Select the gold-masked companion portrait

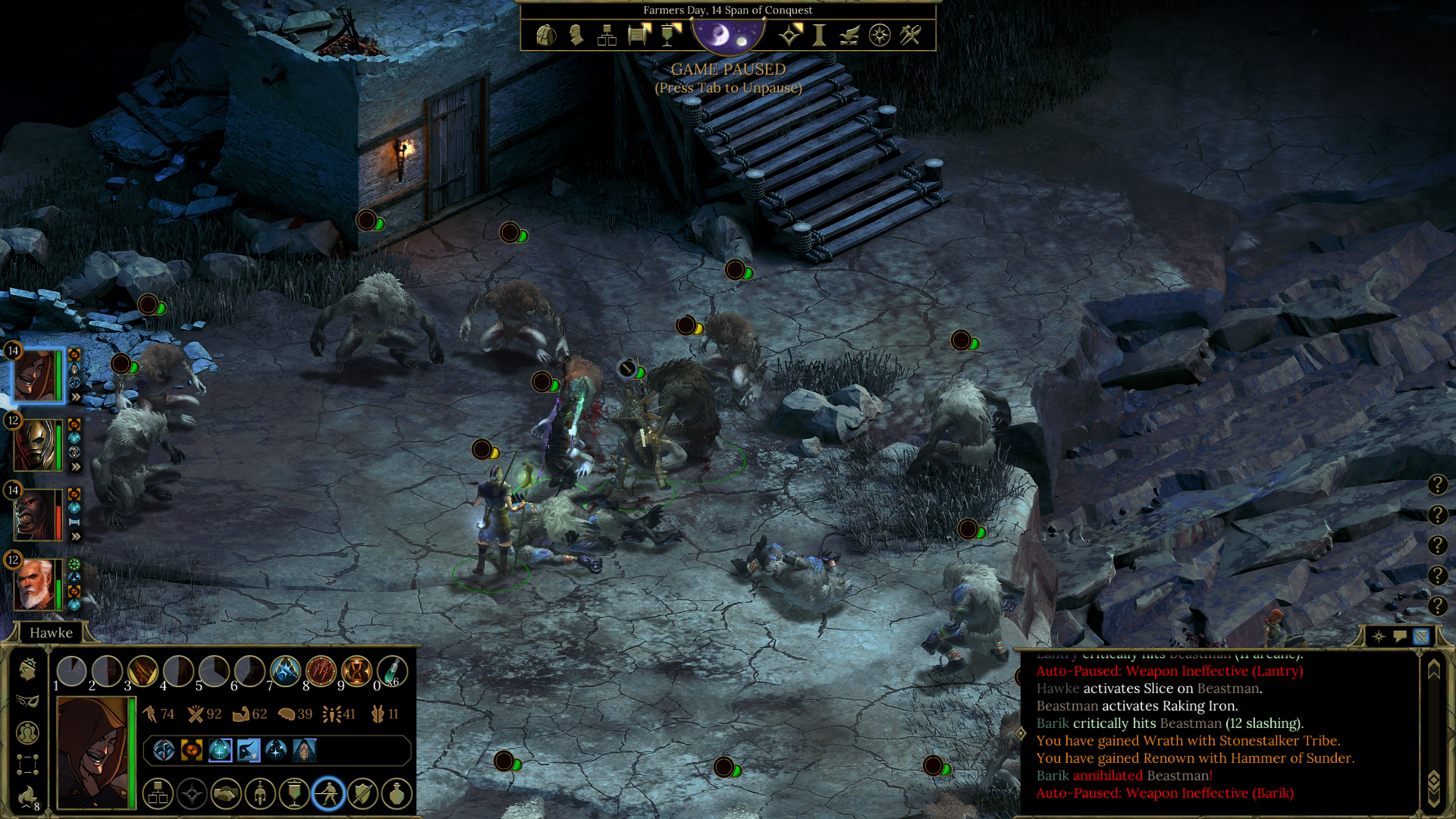36,445
